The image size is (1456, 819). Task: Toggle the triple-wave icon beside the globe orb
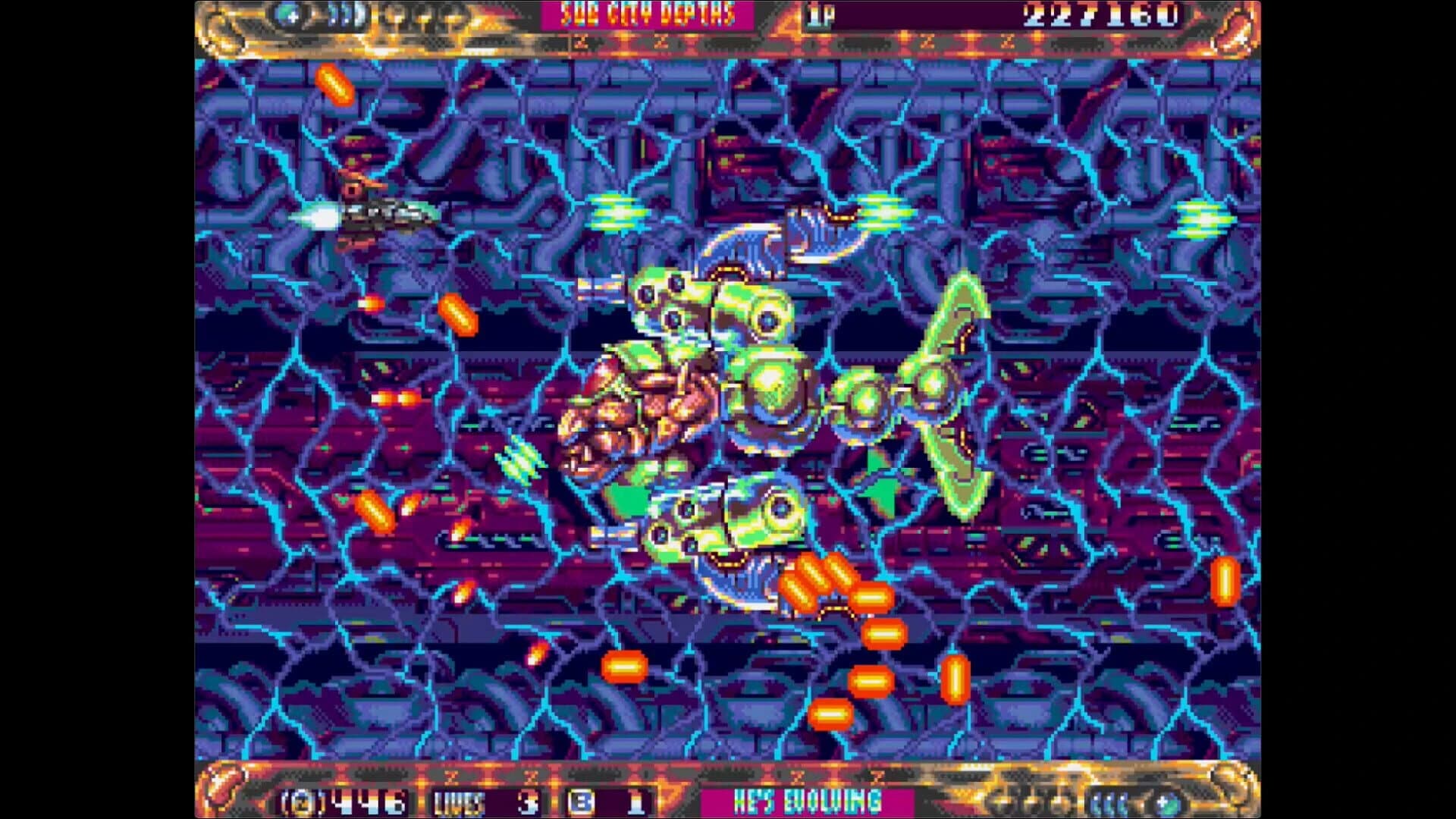[1109, 804]
